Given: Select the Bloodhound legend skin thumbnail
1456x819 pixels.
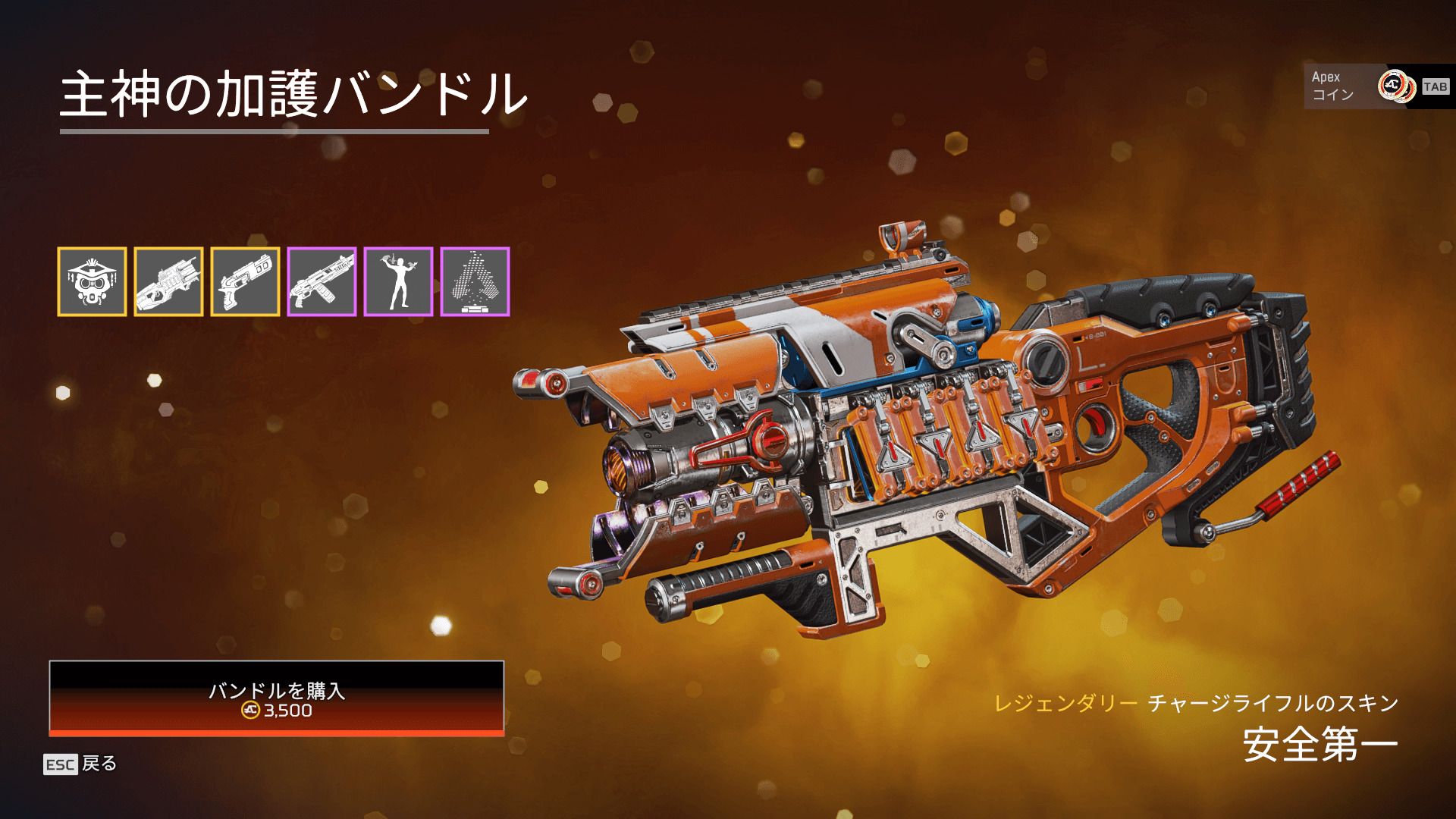Looking at the screenshot, I should pyautogui.click(x=92, y=281).
